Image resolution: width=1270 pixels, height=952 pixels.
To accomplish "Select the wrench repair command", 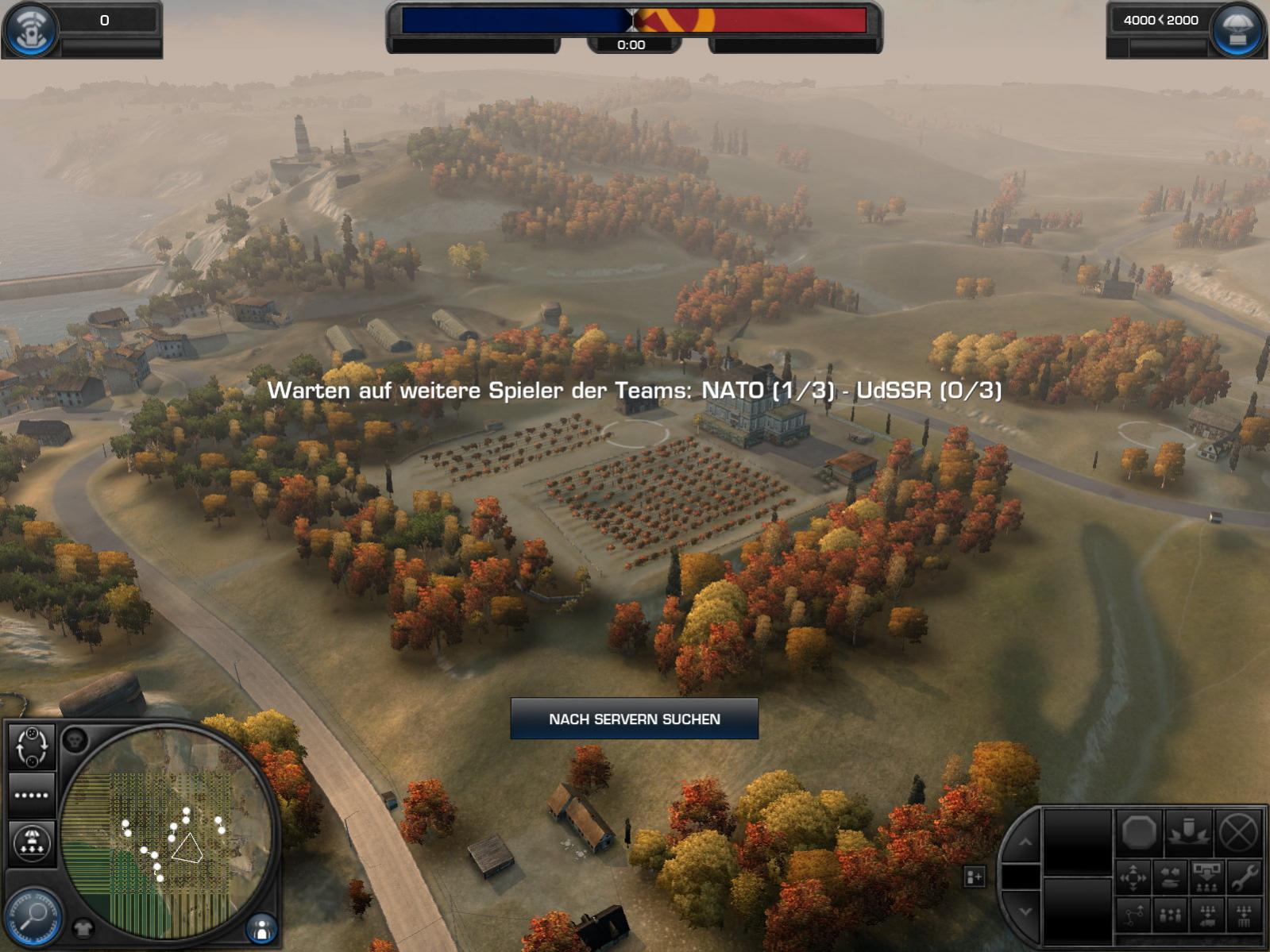I will coord(1243,877).
